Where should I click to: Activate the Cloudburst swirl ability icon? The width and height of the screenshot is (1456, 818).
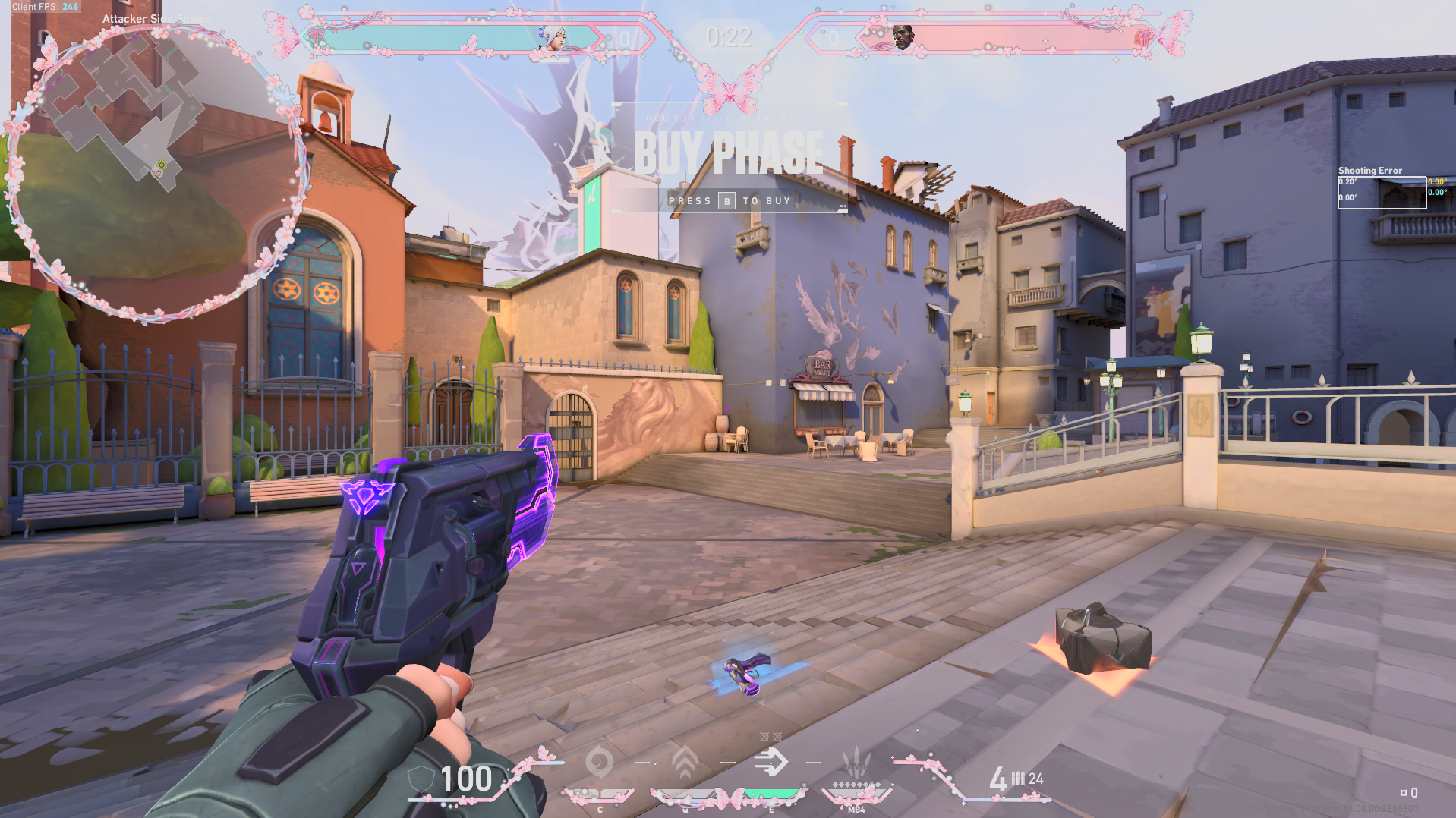(599, 762)
